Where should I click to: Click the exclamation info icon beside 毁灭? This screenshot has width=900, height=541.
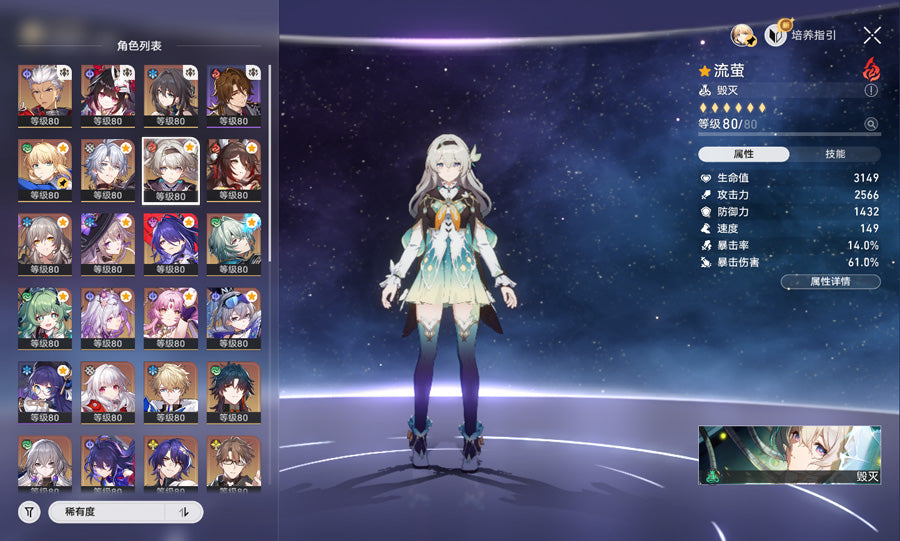pos(871,90)
